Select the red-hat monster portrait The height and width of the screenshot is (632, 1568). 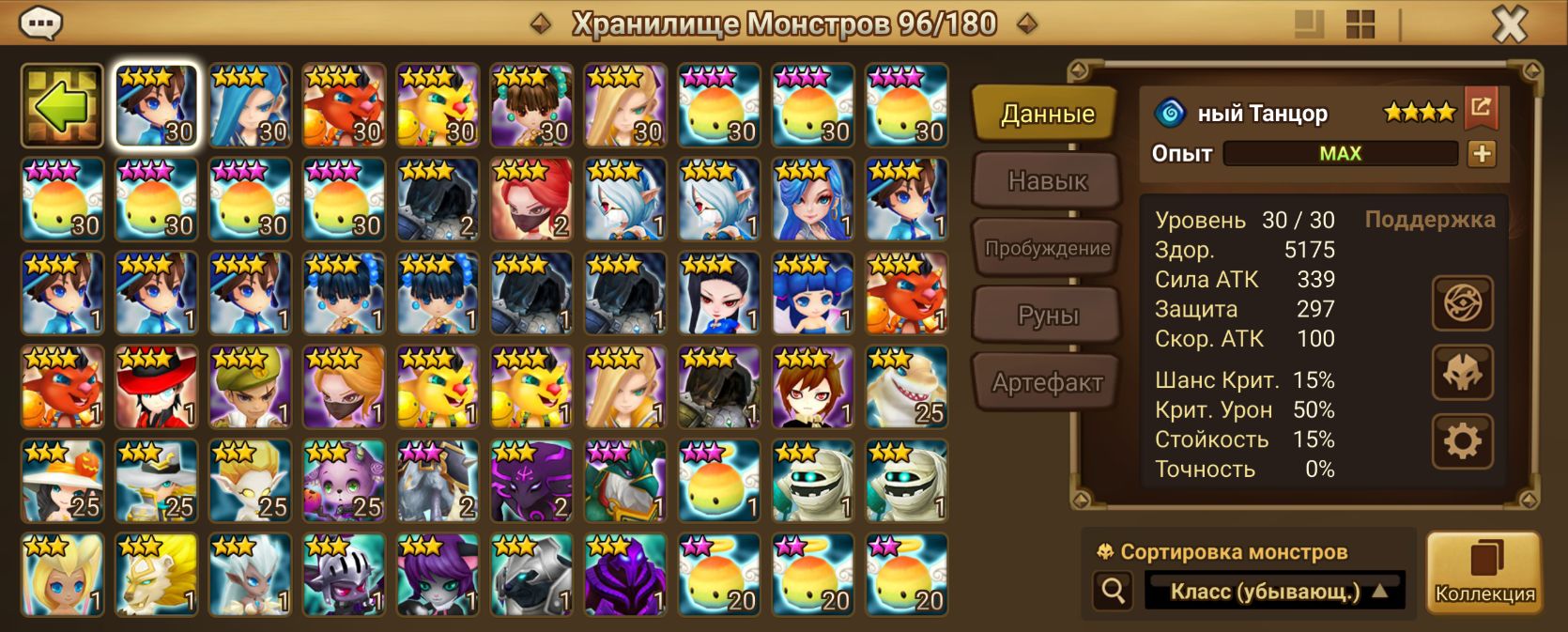(x=156, y=387)
